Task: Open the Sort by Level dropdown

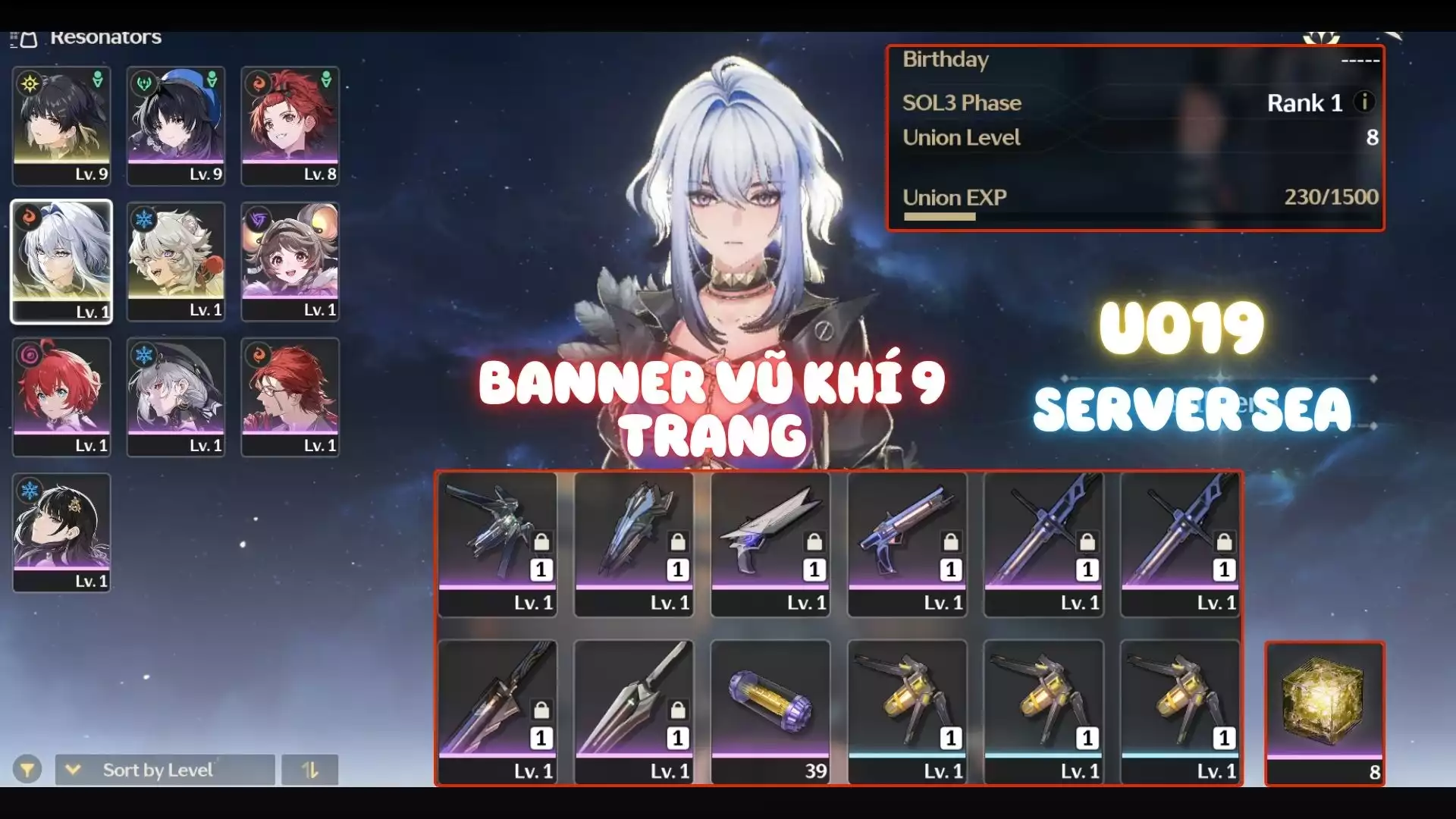Action: pyautogui.click(x=165, y=770)
